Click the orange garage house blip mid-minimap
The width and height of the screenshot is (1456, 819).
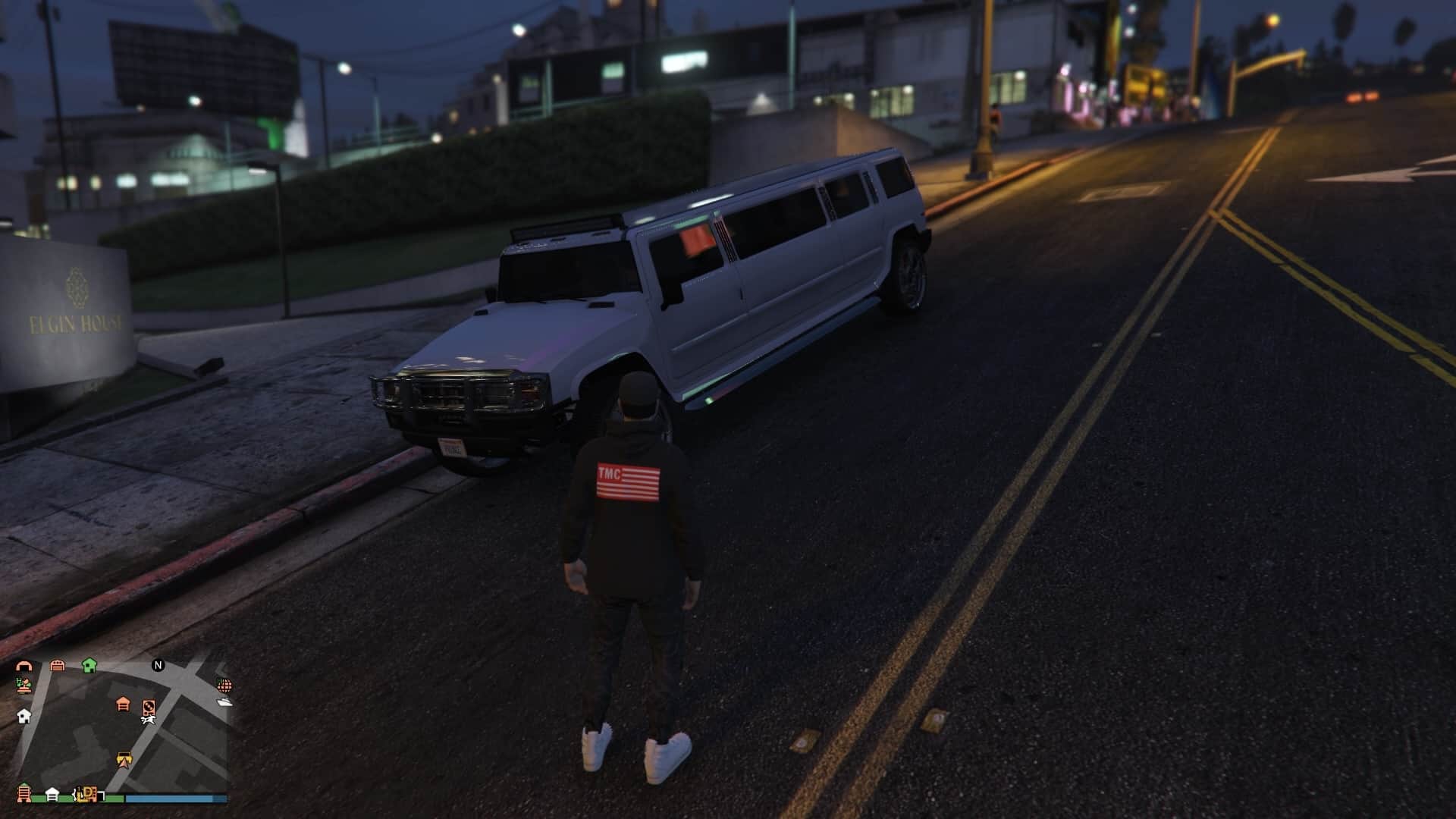[x=123, y=704]
